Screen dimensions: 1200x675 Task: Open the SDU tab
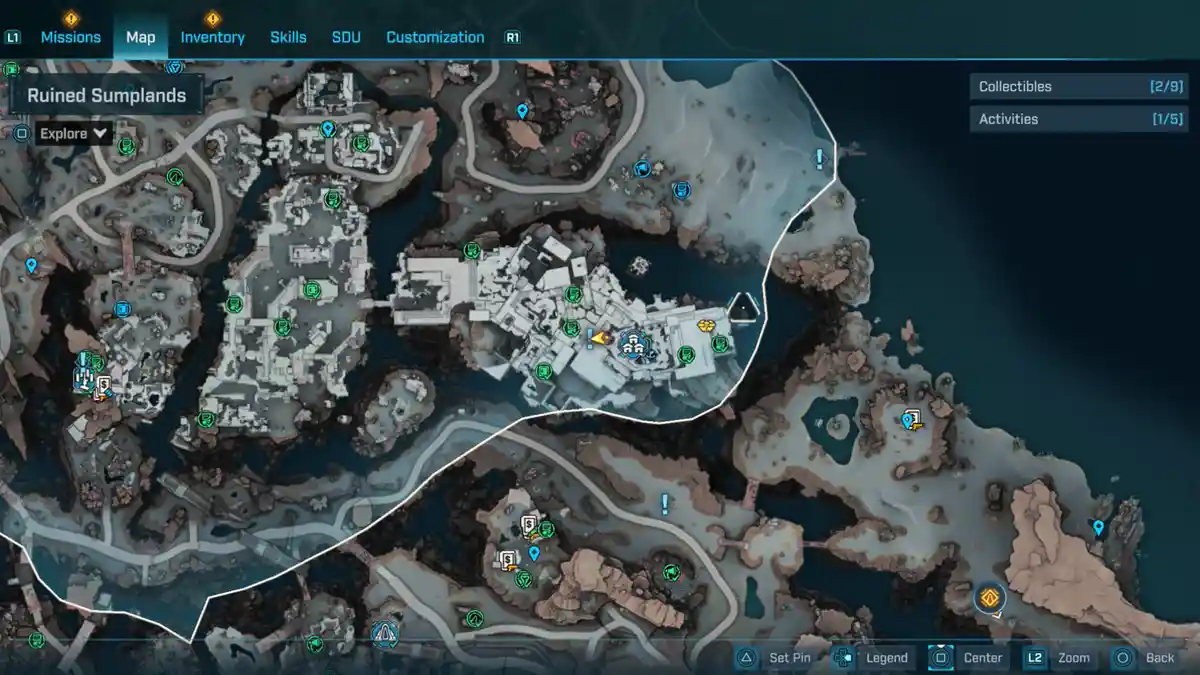(346, 37)
